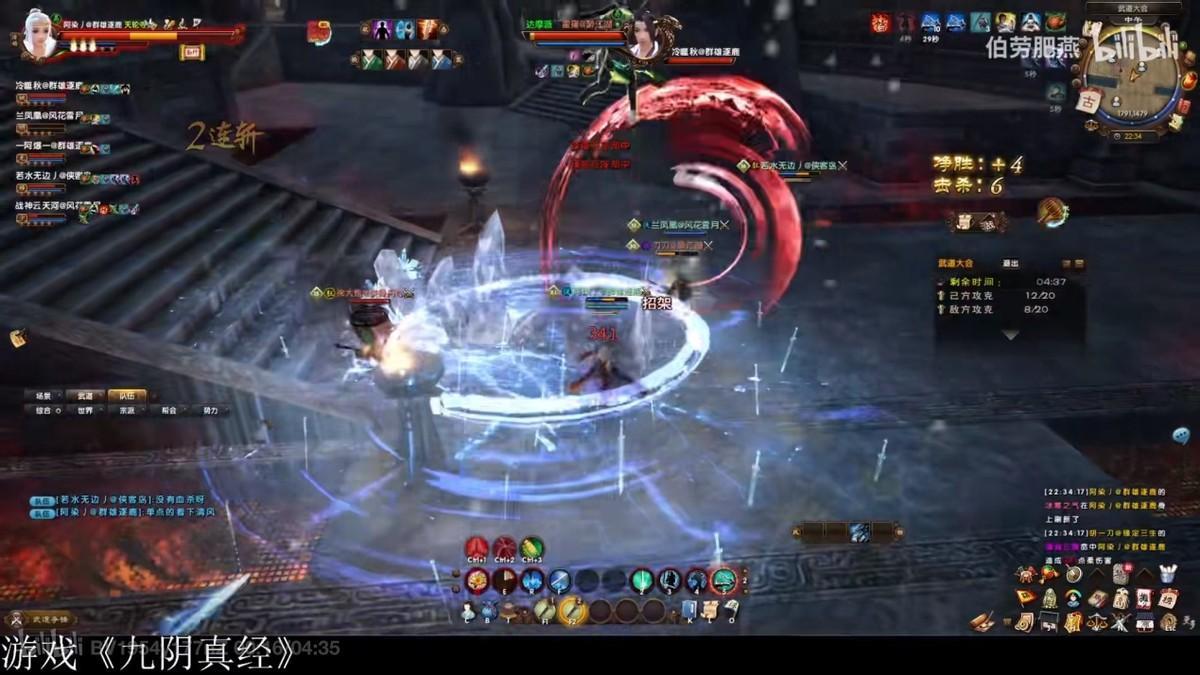Use the blue sword skill on F
This screenshot has width=1200, height=675.
pyautogui.click(x=560, y=581)
